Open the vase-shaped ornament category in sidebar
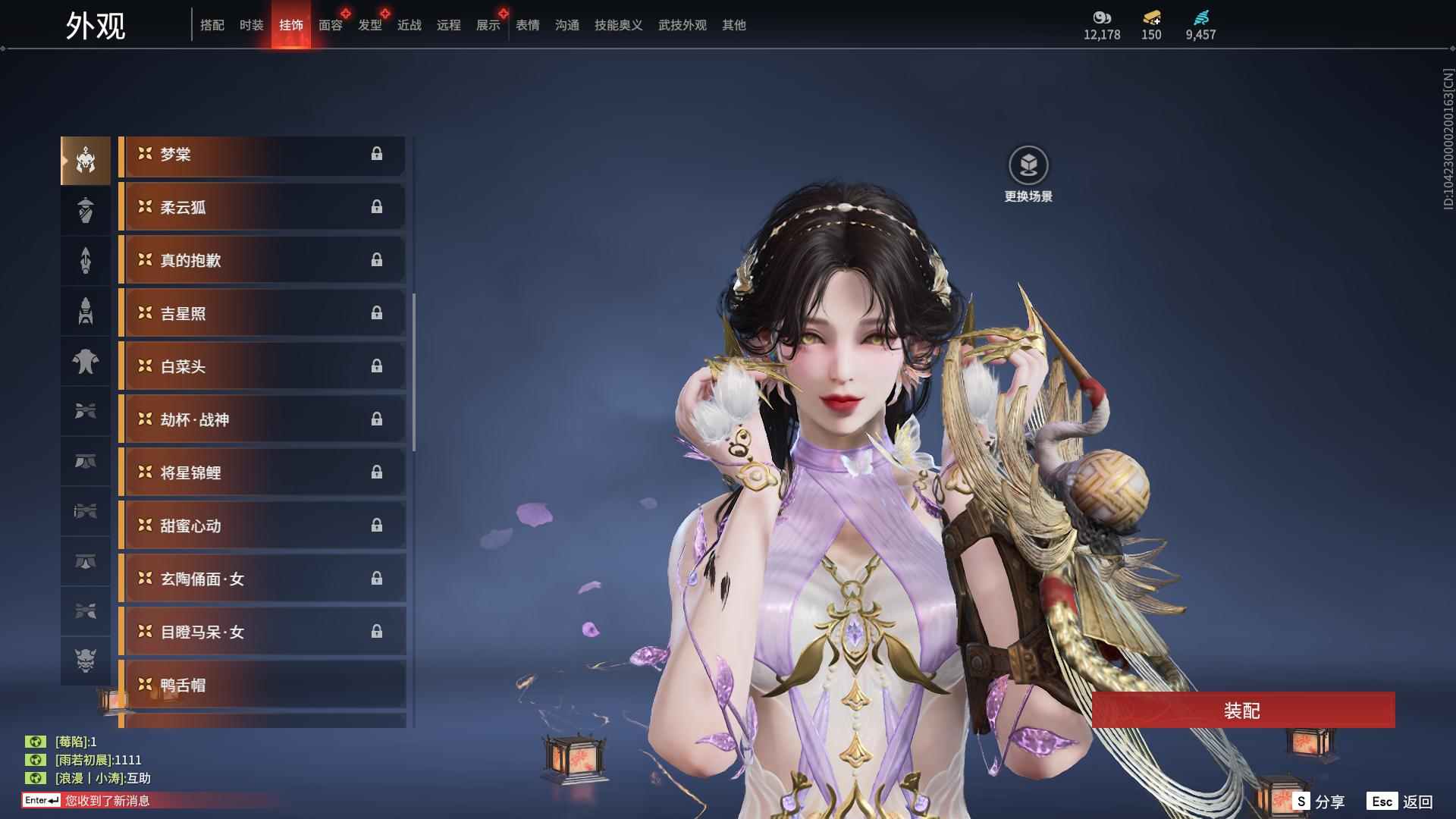Viewport: 1456px width, 819px height. pyautogui.click(x=85, y=210)
